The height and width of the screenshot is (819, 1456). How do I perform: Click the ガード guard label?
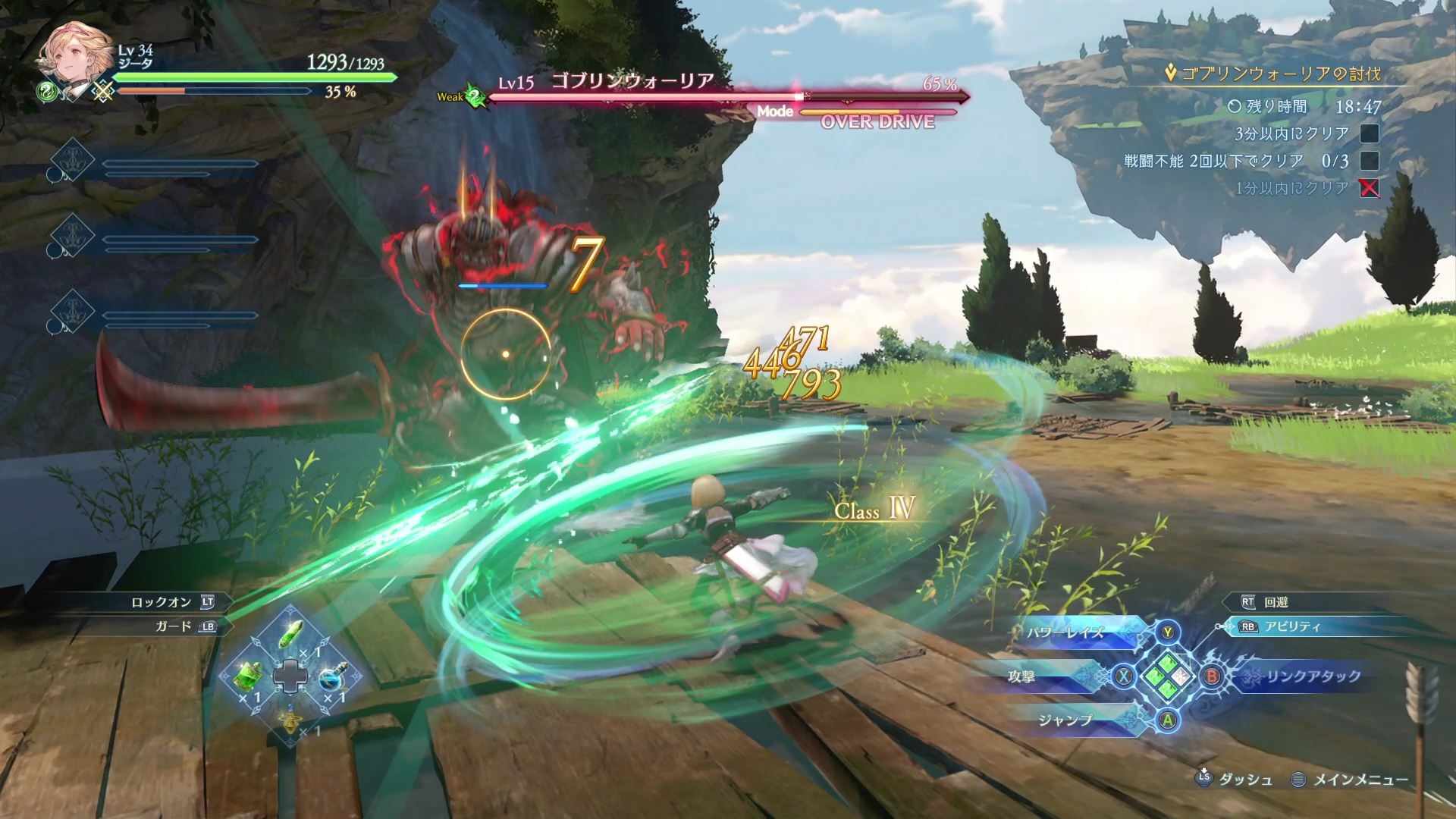(x=174, y=627)
